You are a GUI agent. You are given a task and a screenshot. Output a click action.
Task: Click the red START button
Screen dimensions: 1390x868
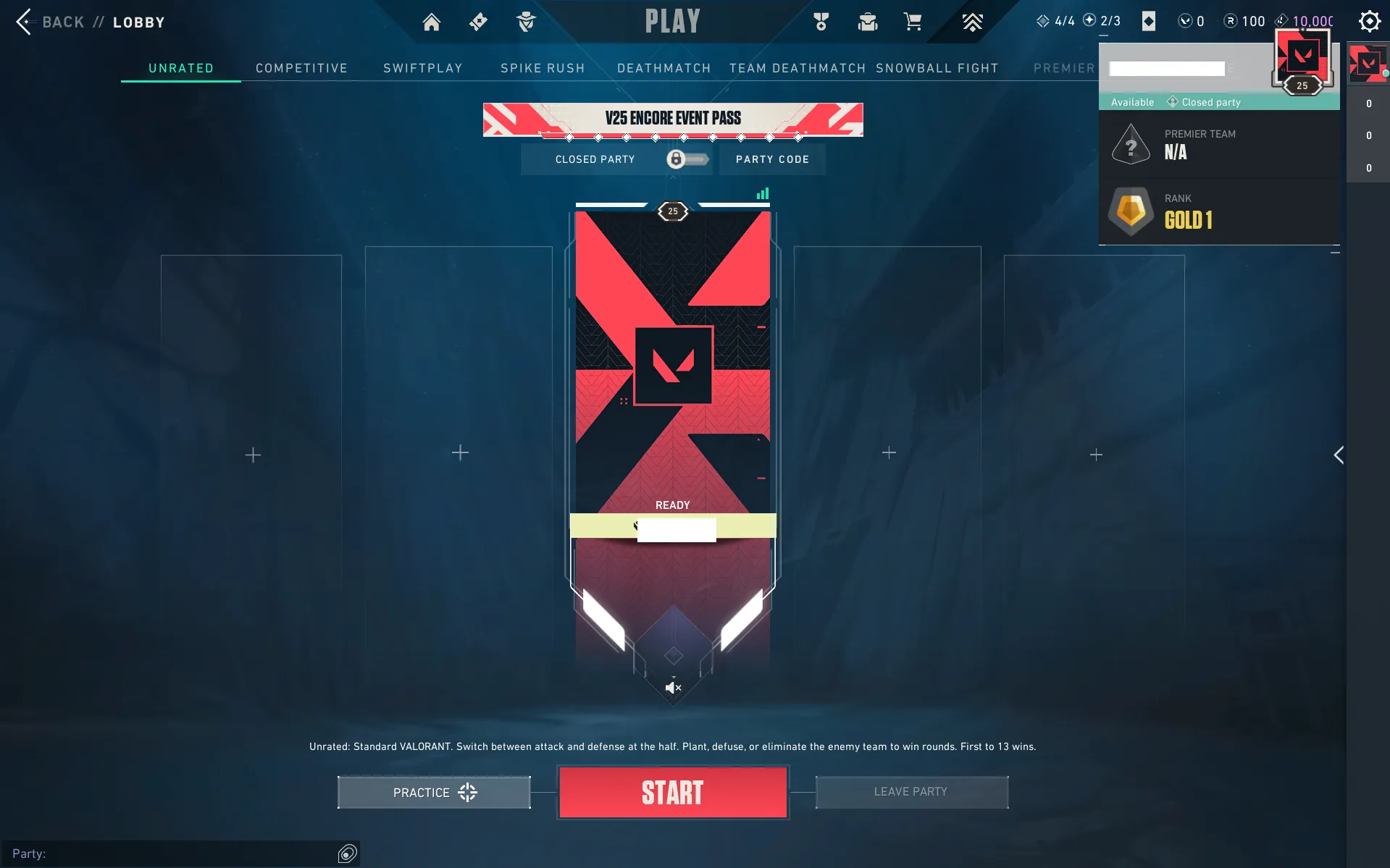(672, 793)
